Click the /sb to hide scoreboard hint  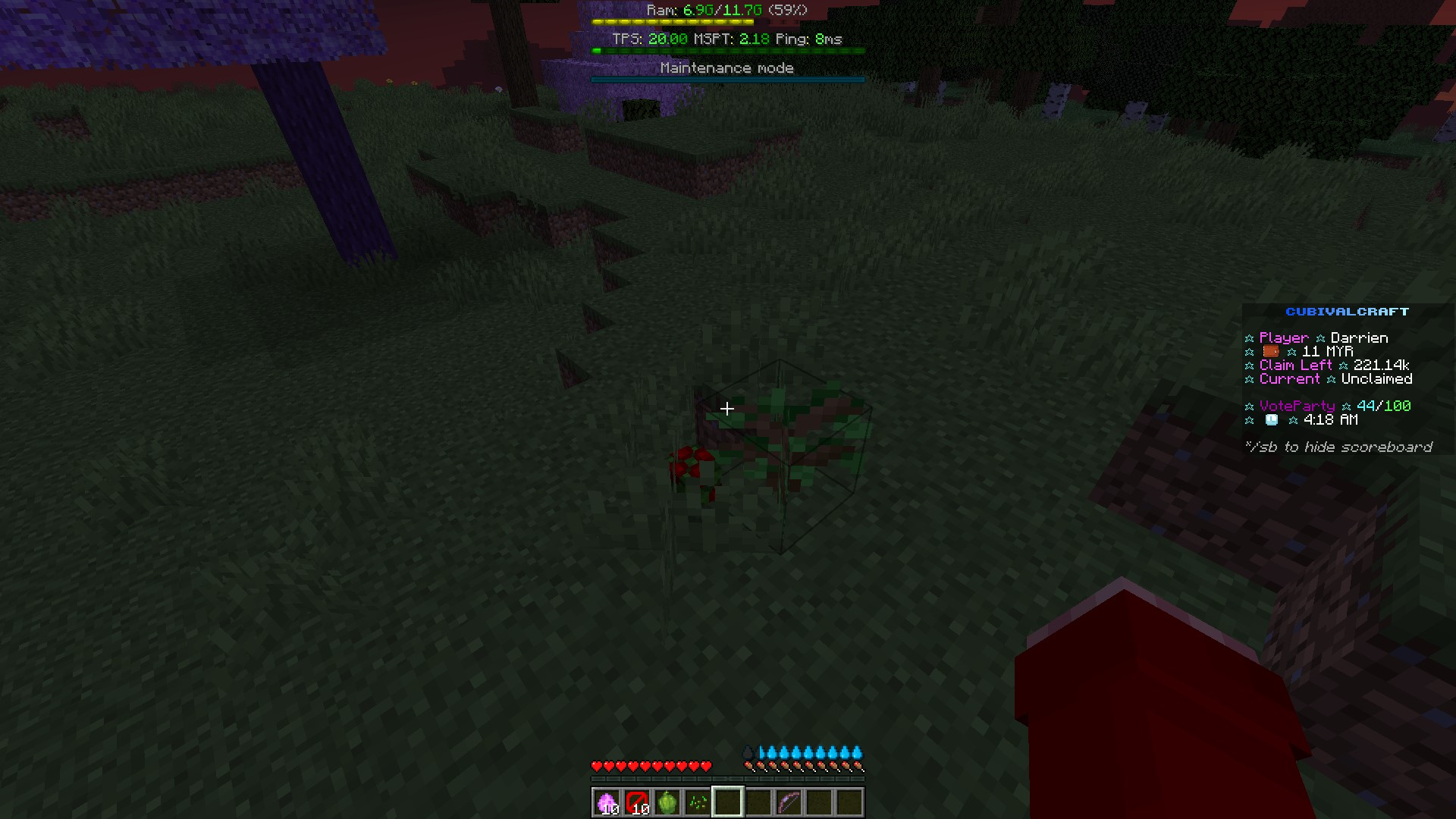coord(1339,447)
